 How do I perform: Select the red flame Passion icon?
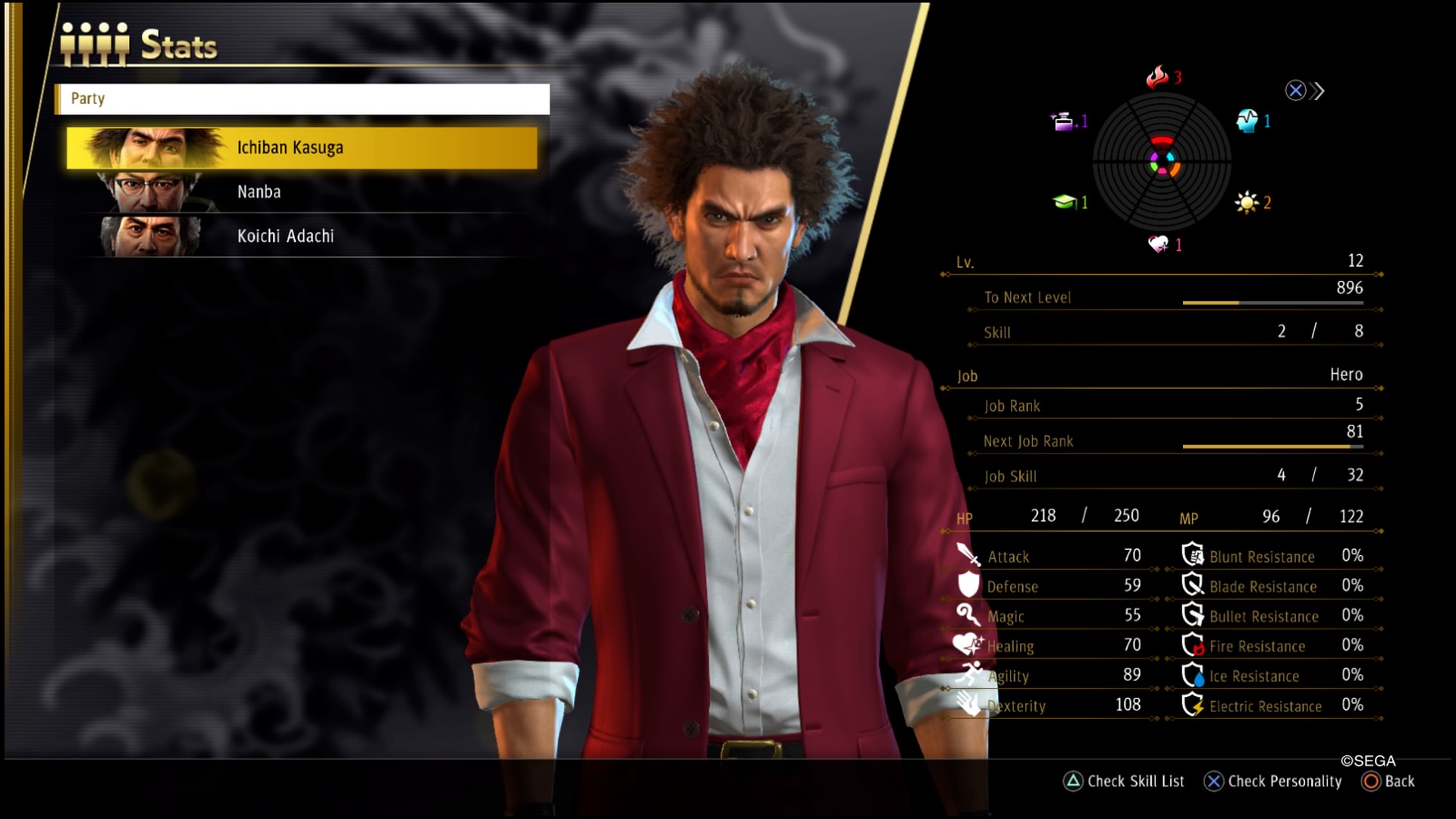click(1157, 77)
